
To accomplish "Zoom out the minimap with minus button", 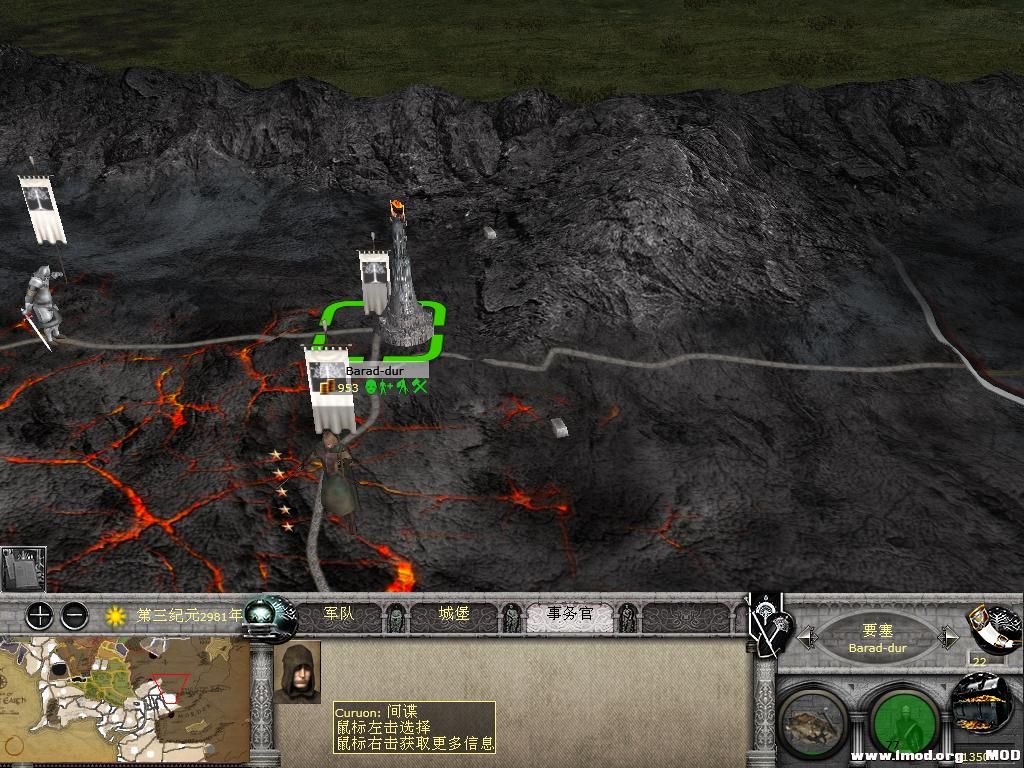I will [74, 615].
